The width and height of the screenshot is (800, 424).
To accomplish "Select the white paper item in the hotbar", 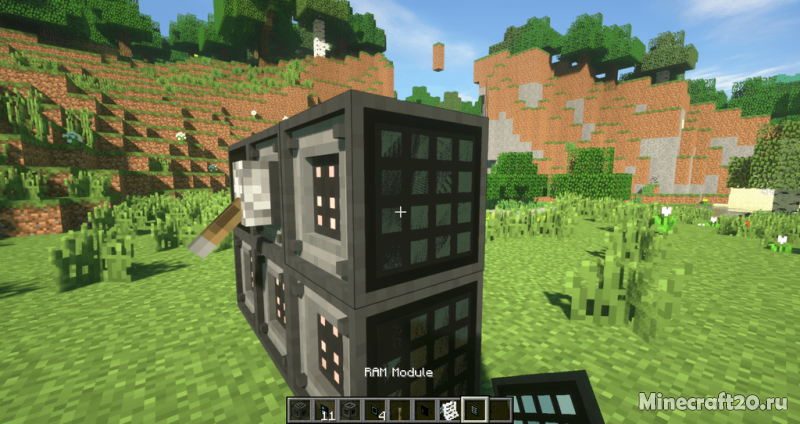I will point(450,408).
